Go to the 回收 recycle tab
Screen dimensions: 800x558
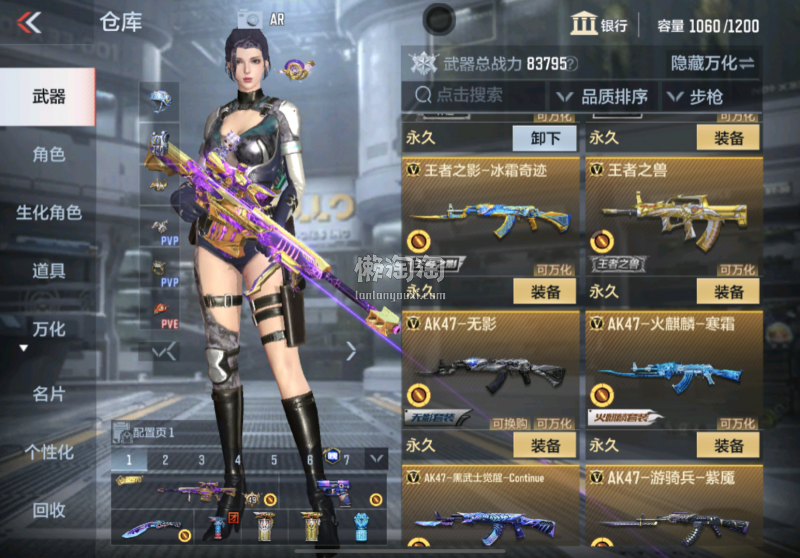point(48,510)
